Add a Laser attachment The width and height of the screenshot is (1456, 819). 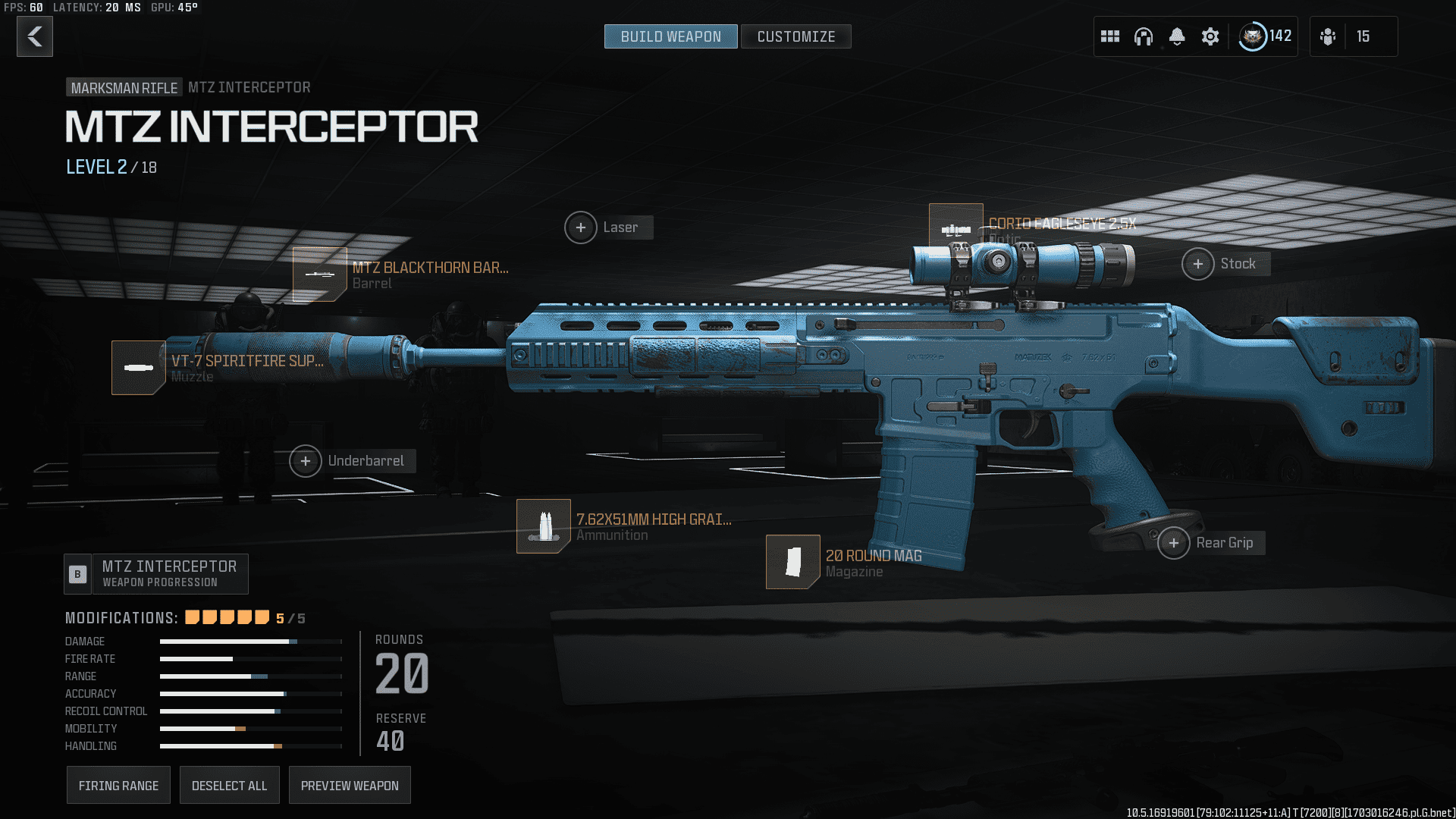coord(581,227)
